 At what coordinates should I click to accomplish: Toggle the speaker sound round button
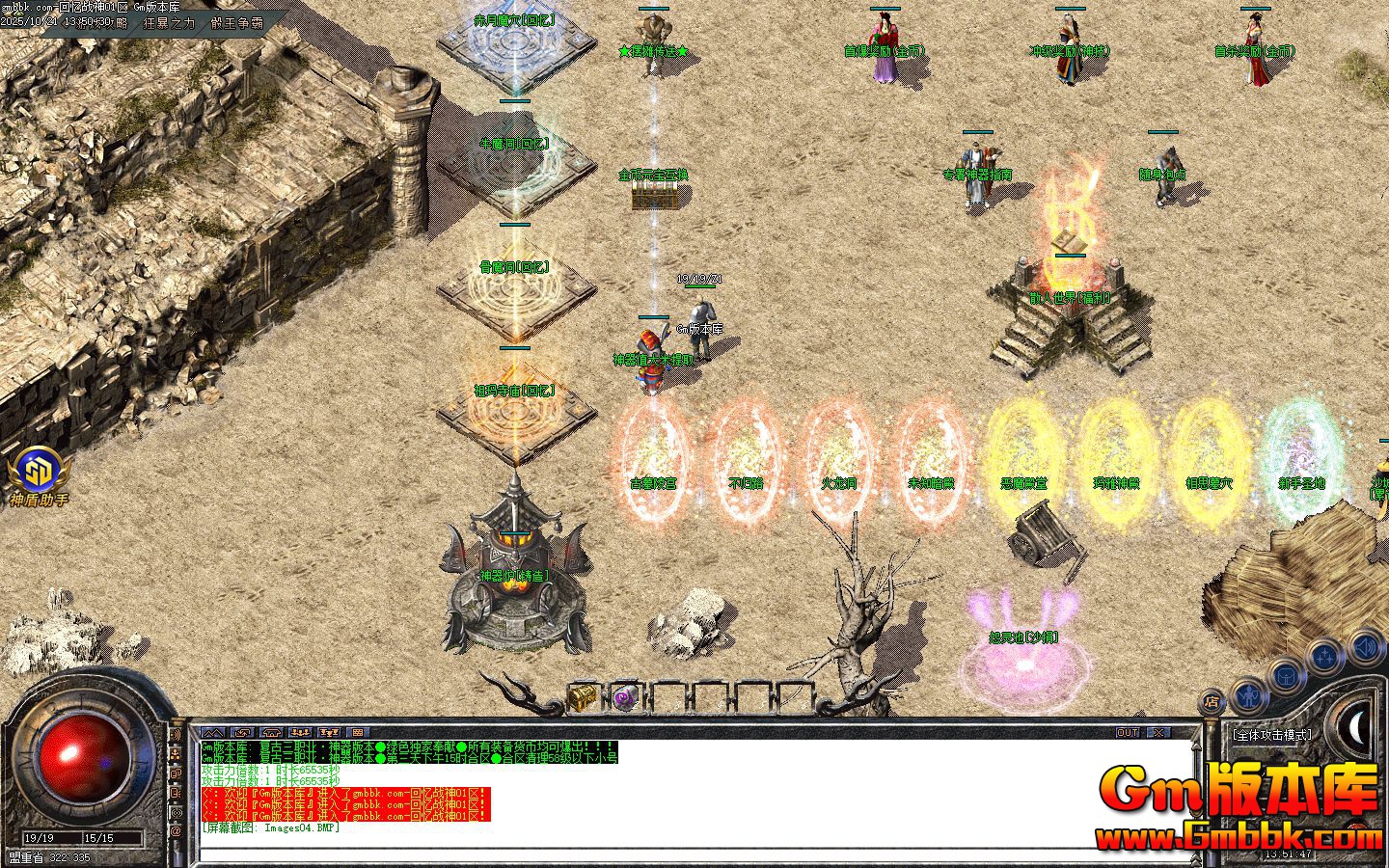(x=1365, y=647)
